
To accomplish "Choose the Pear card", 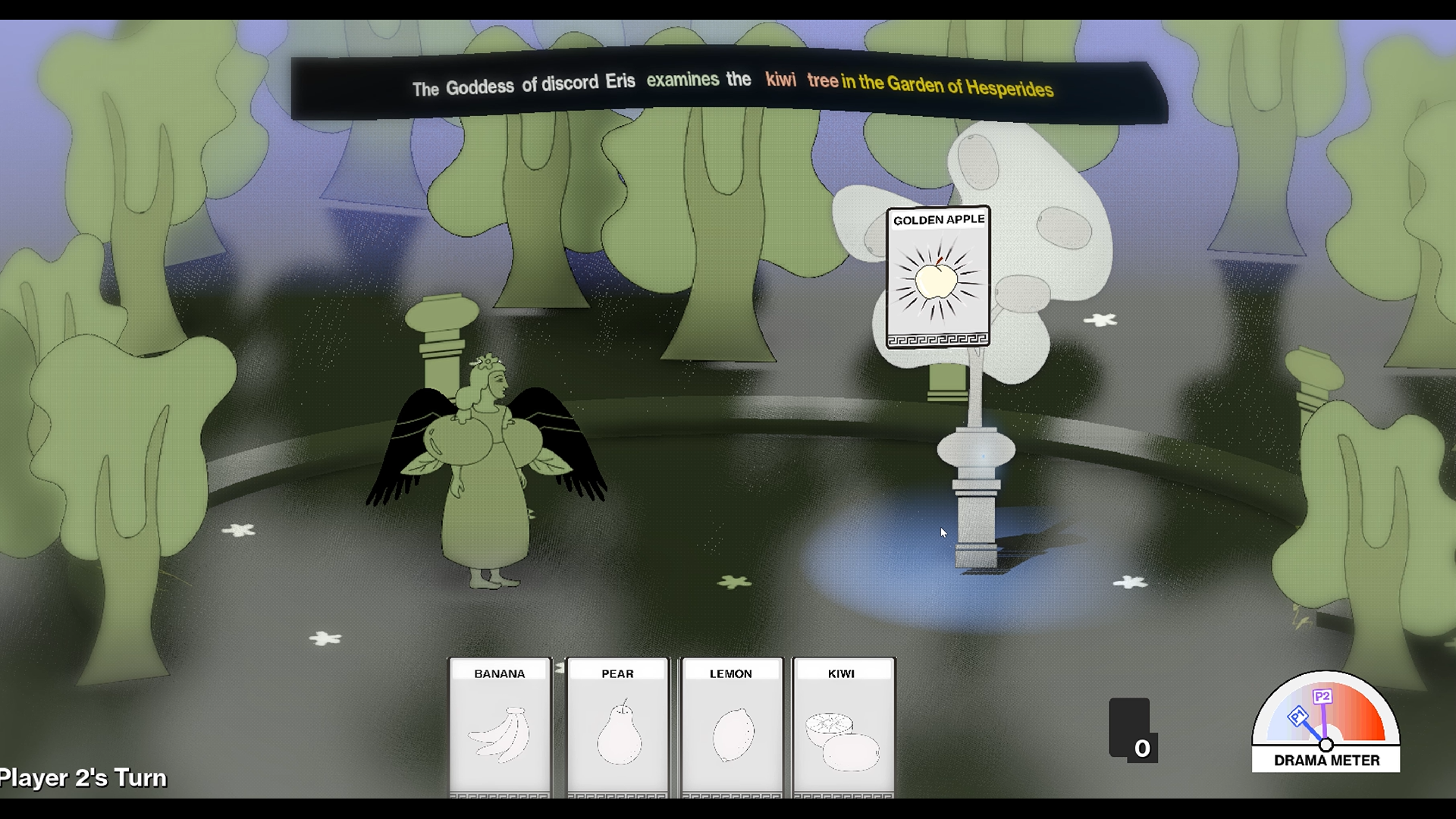I will point(617,728).
